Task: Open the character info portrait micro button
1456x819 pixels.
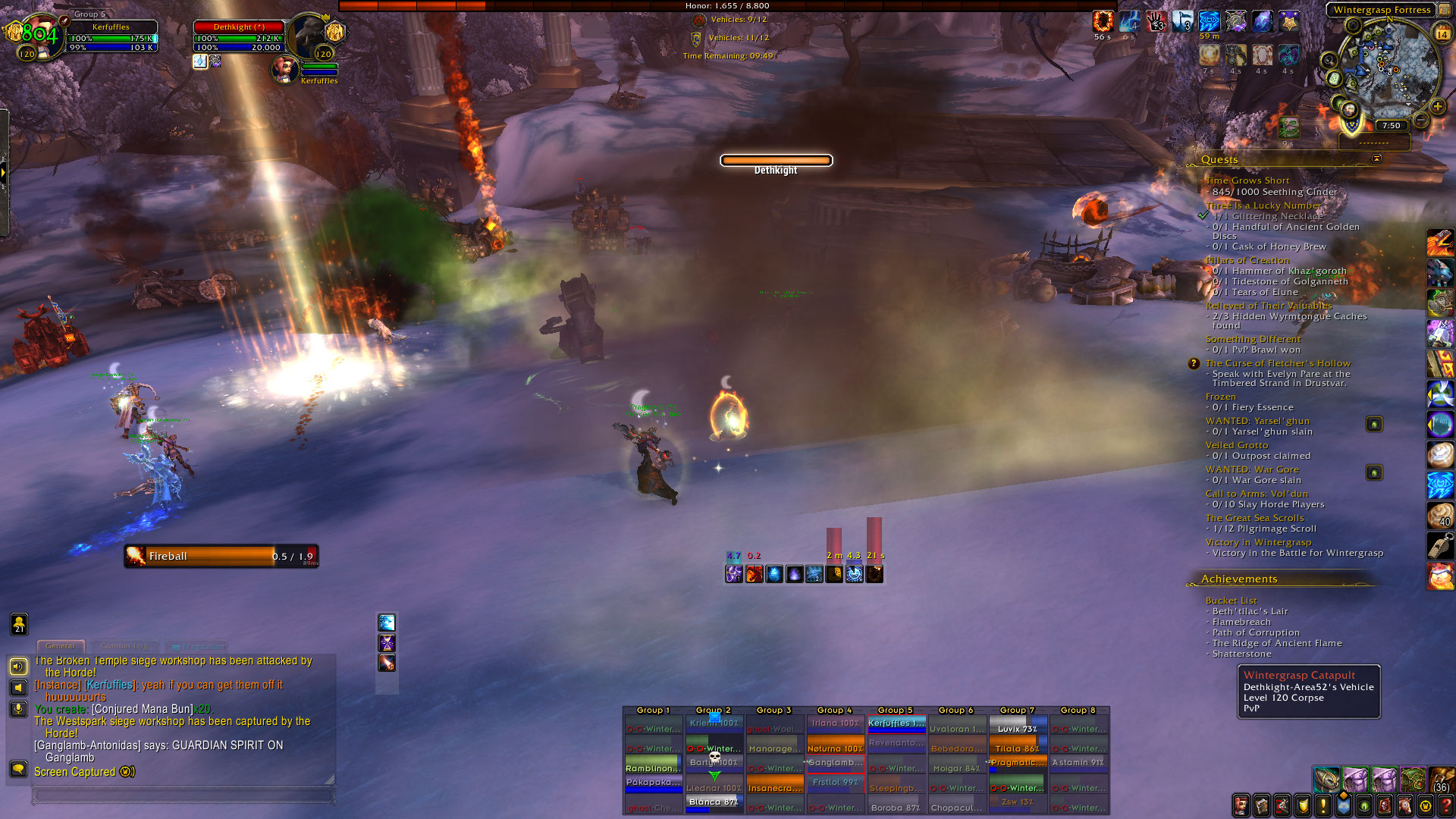Action: click(x=1241, y=805)
